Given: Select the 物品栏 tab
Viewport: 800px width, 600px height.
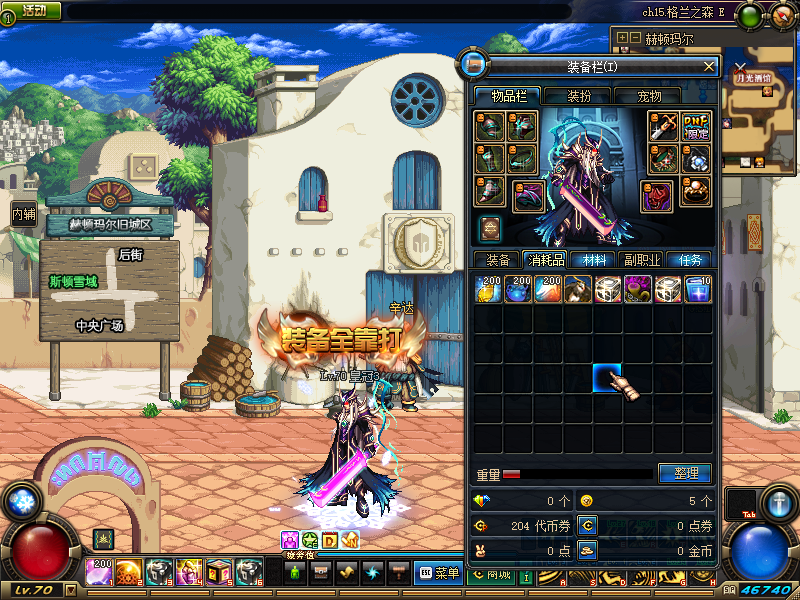Looking at the screenshot, I should (x=506, y=96).
